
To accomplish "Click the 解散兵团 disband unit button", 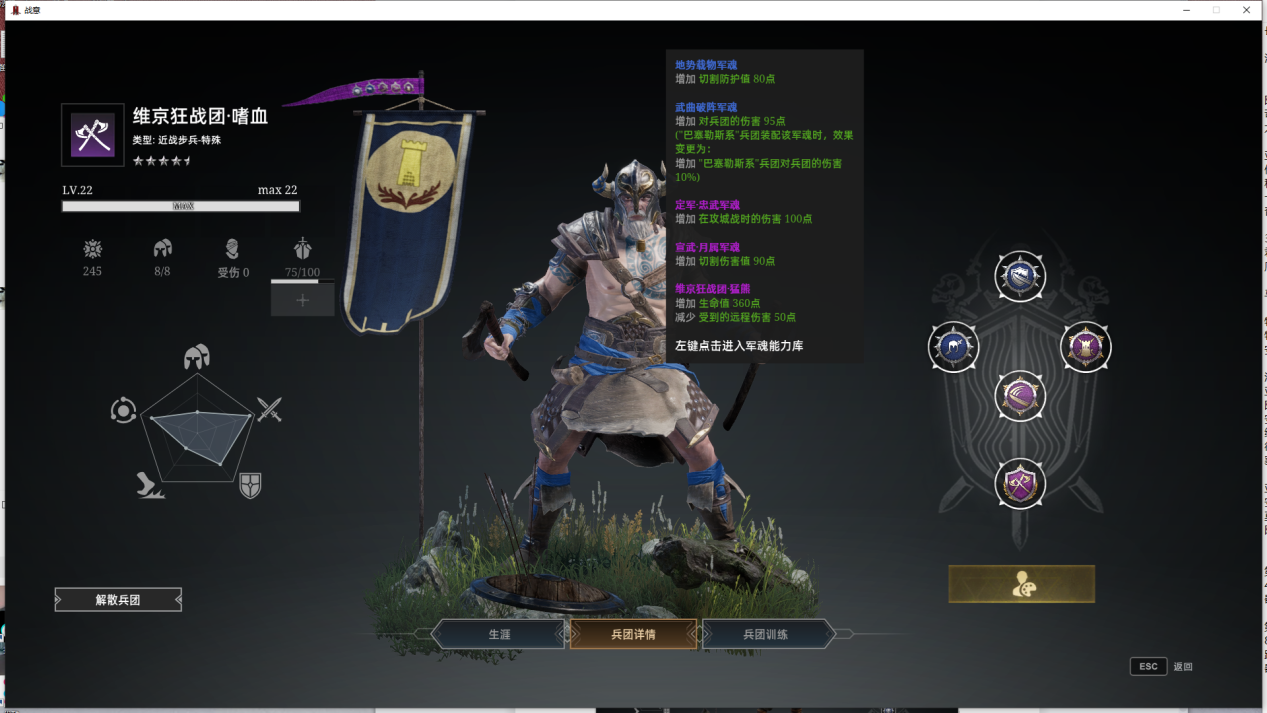I will click(118, 600).
